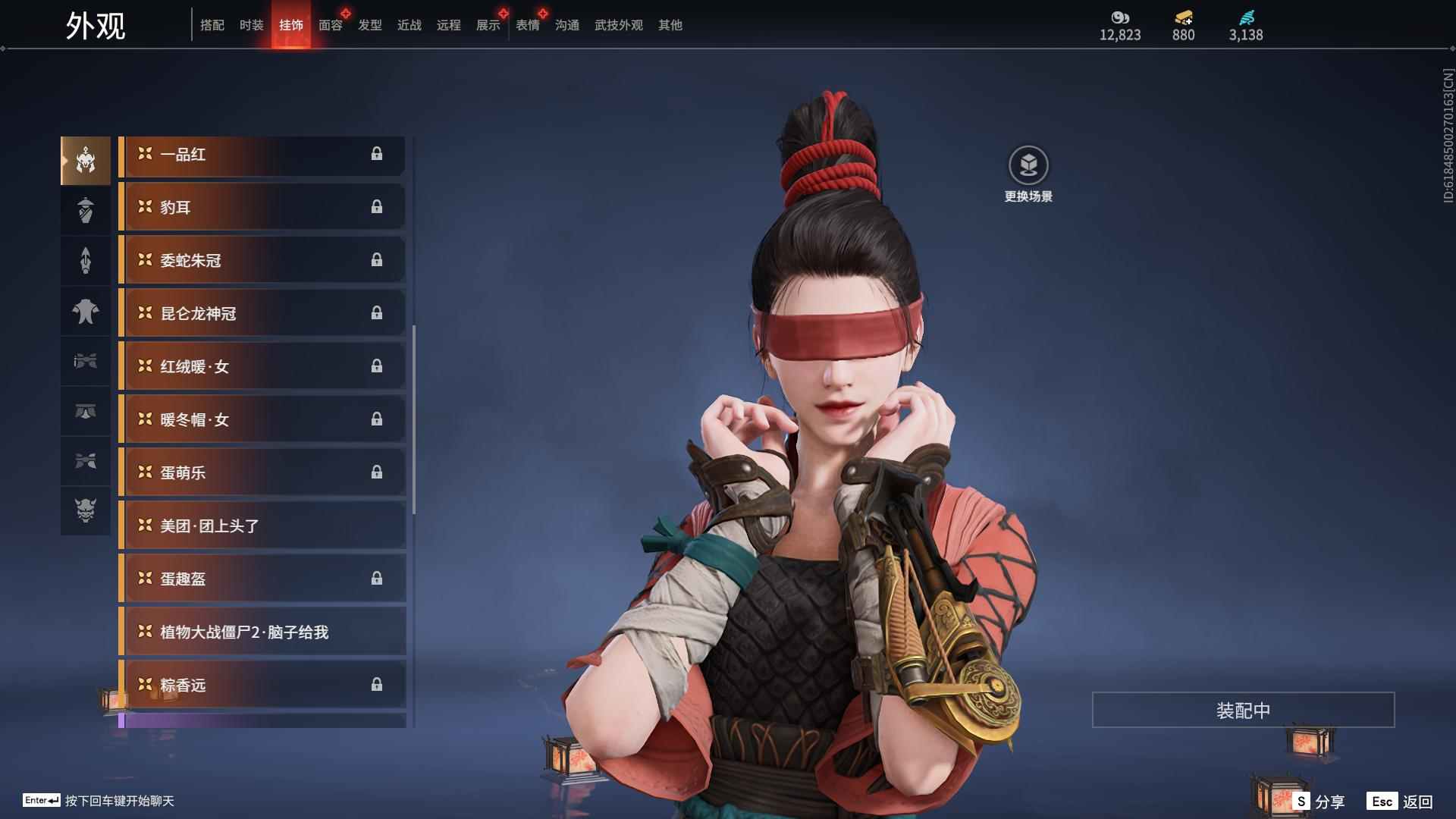The image size is (1456, 819).
Task: Open the 搭配 tab
Action: [212, 25]
